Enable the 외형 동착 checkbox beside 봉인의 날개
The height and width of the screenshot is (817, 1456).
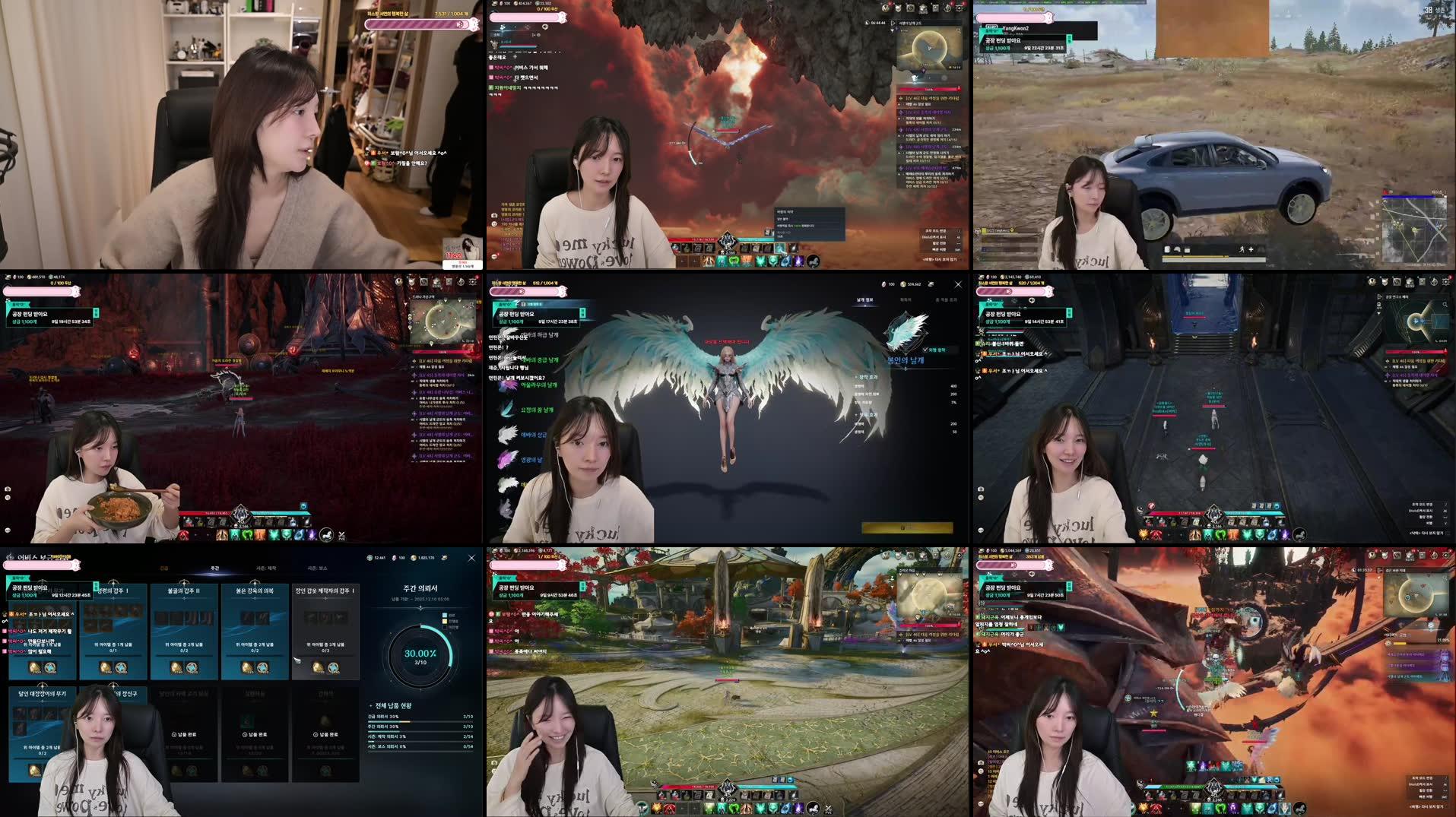(x=925, y=350)
